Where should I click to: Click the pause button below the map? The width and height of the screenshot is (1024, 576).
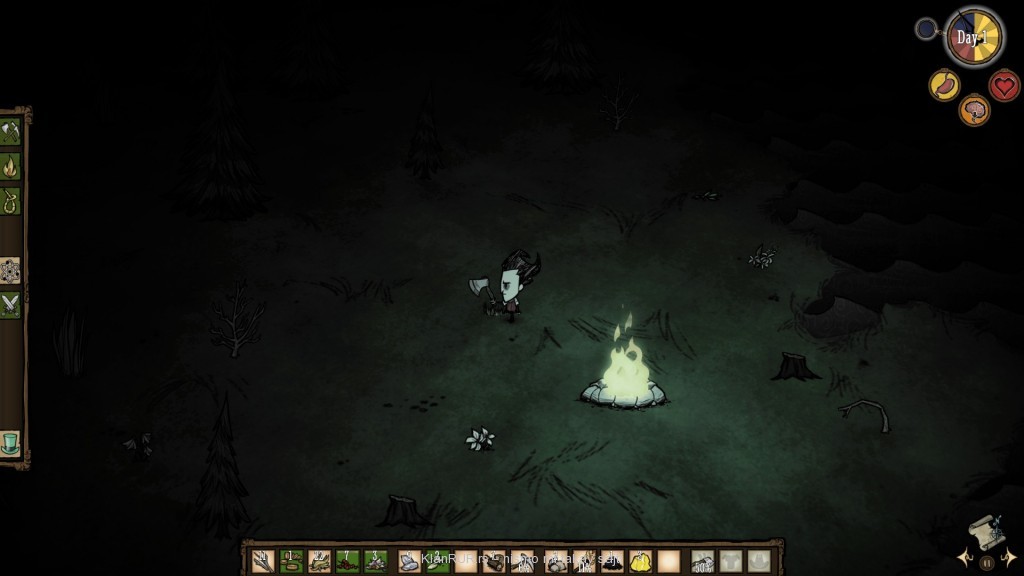(987, 563)
